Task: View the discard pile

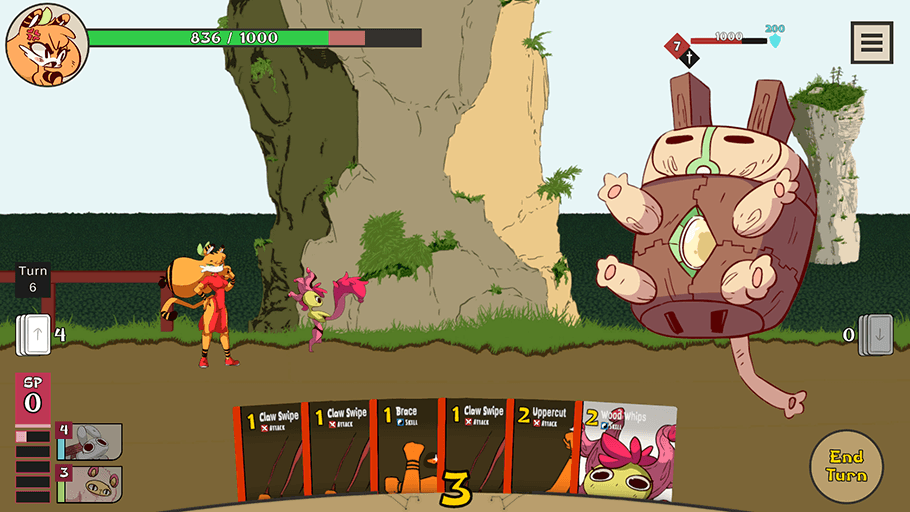Action: 876,333
